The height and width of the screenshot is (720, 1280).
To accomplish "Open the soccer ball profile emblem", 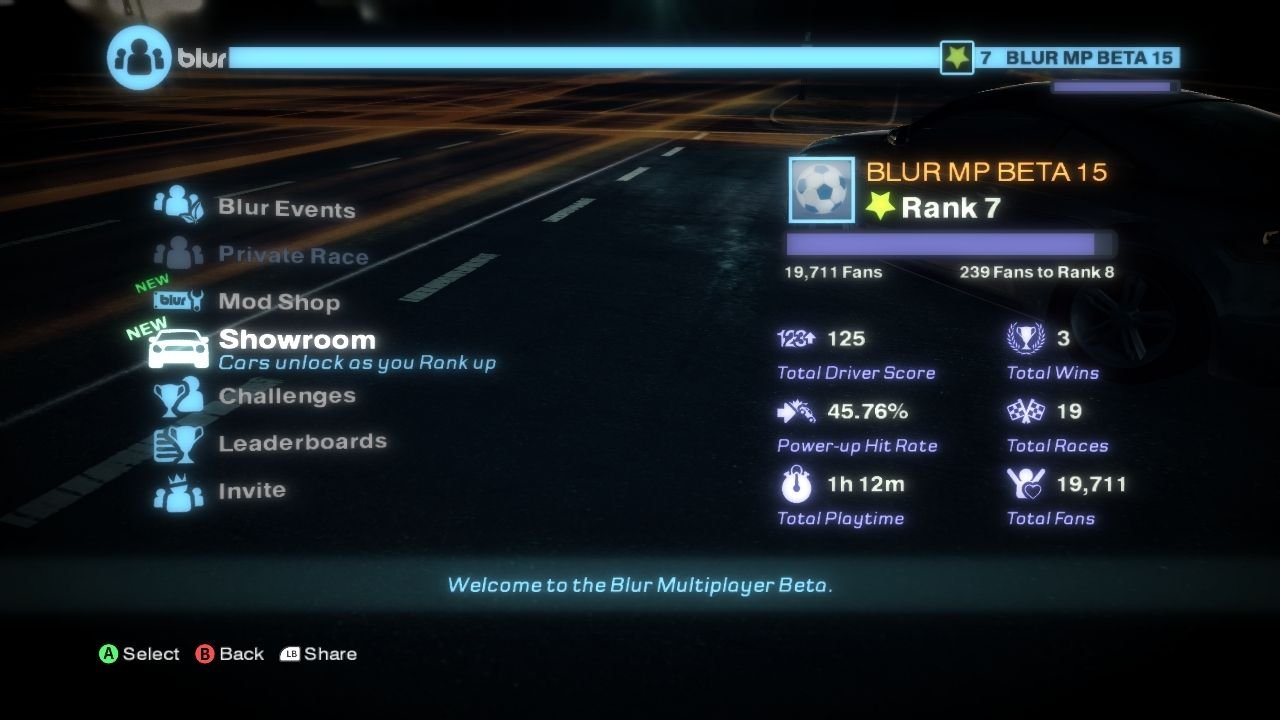I will coord(820,189).
